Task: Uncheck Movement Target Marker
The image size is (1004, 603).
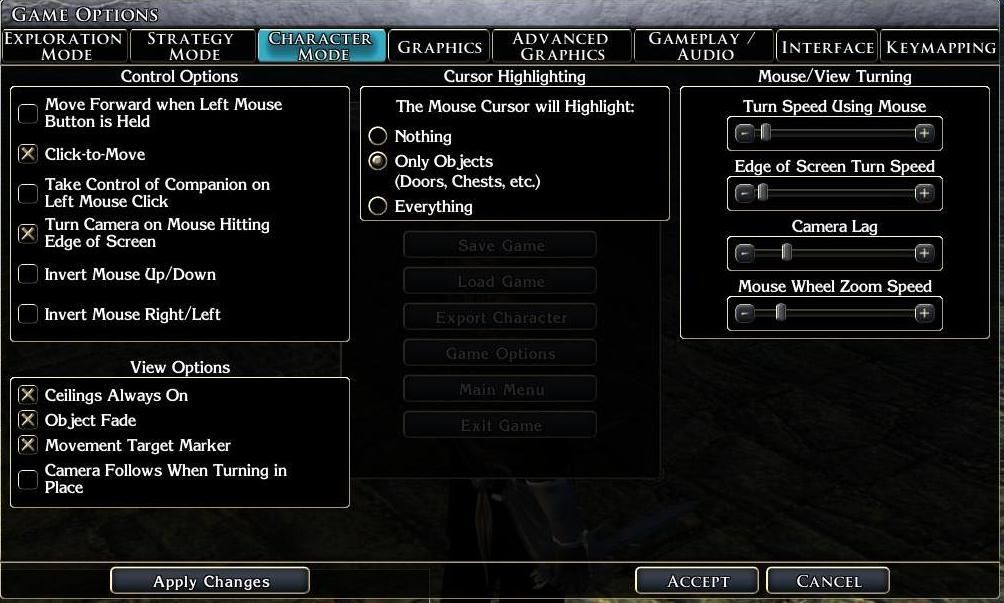Action: (28, 445)
